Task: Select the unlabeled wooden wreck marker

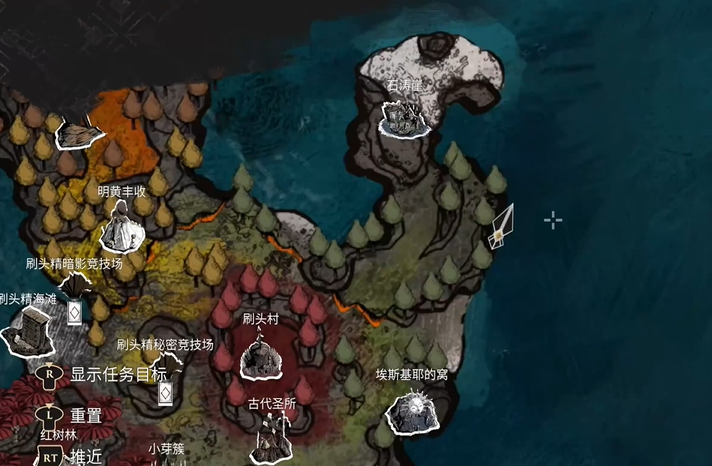Action: pos(81,131)
